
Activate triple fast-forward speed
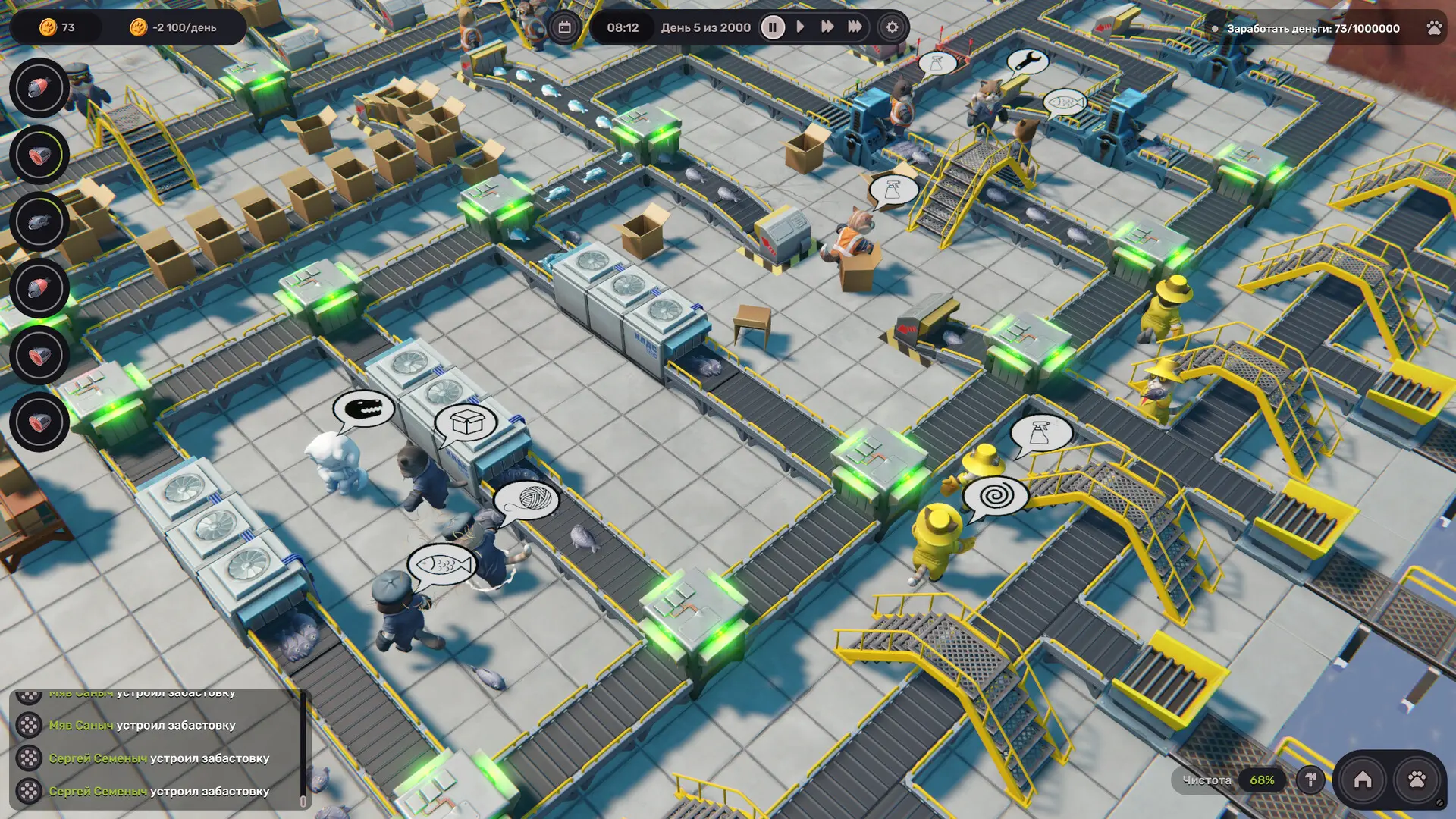click(x=855, y=28)
